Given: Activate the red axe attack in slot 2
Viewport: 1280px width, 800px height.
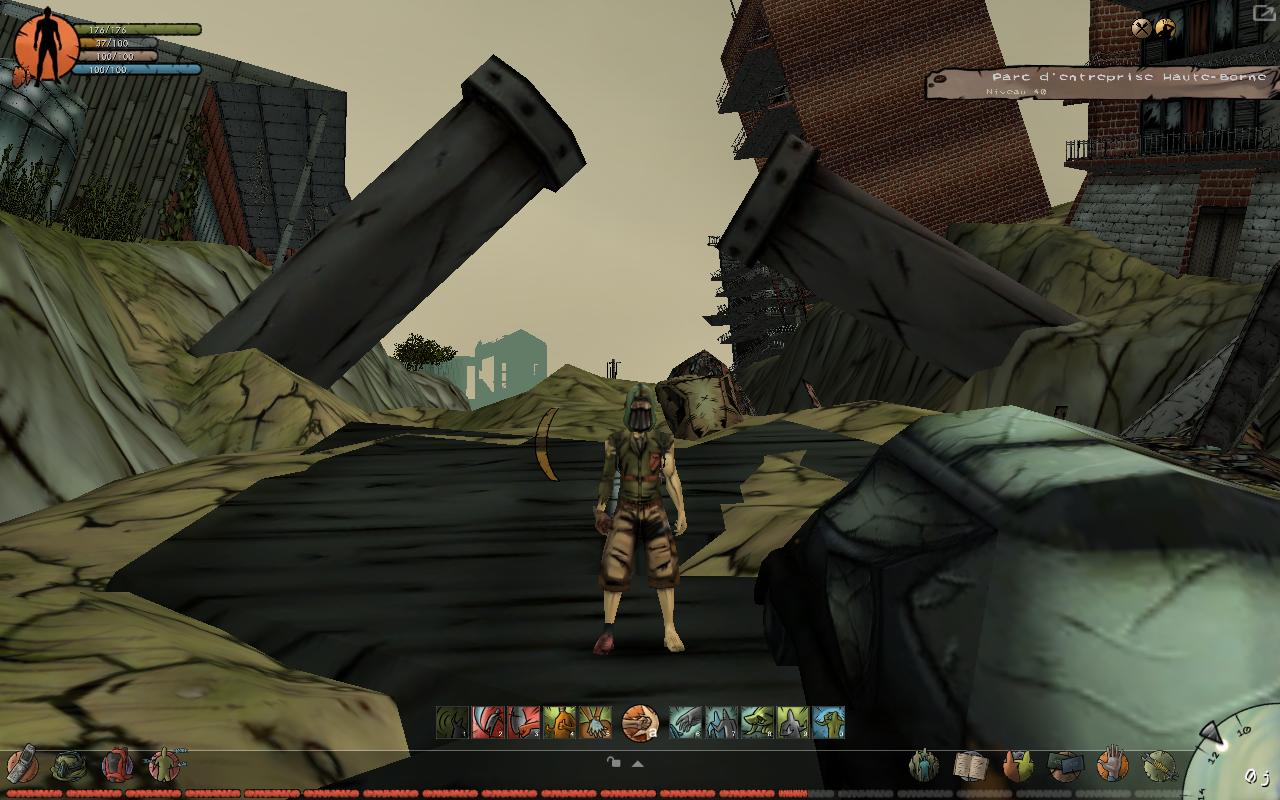Looking at the screenshot, I should [x=488, y=722].
